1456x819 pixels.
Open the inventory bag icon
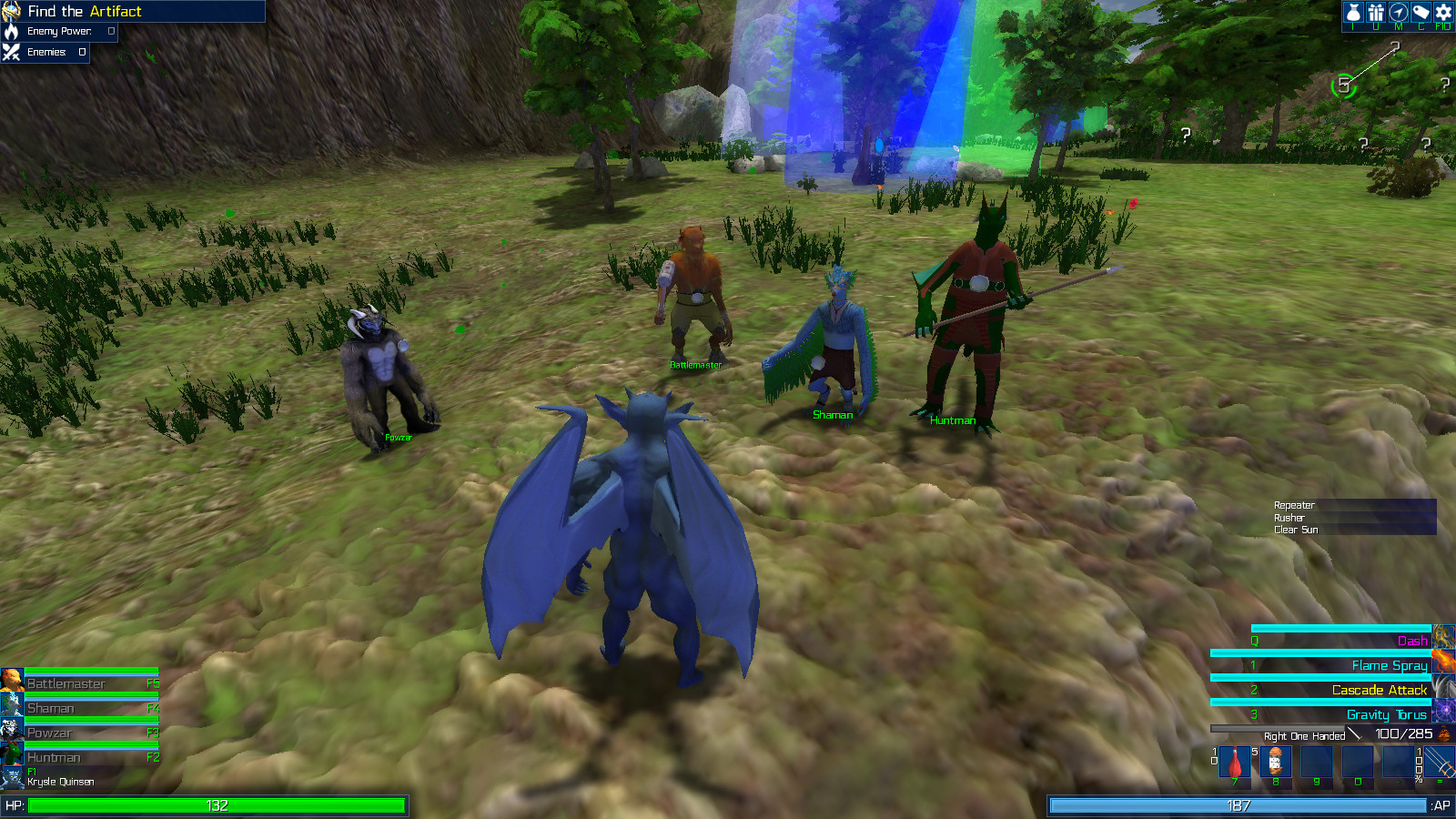(x=1354, y=12)
